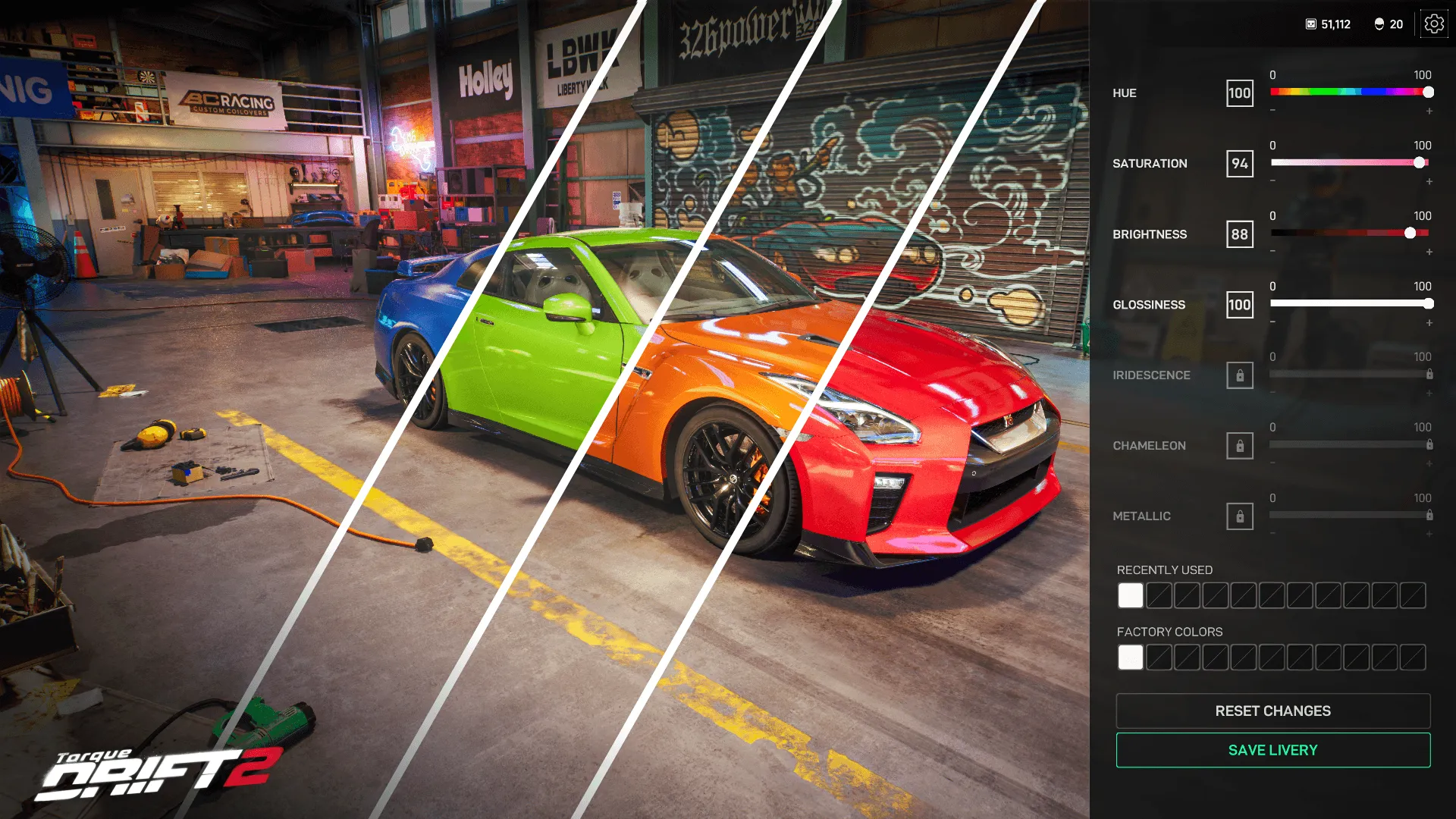Viewport: 1456px width, 819px height.
Task: Click the Brightness slider handle
Action: [1410, 234]
